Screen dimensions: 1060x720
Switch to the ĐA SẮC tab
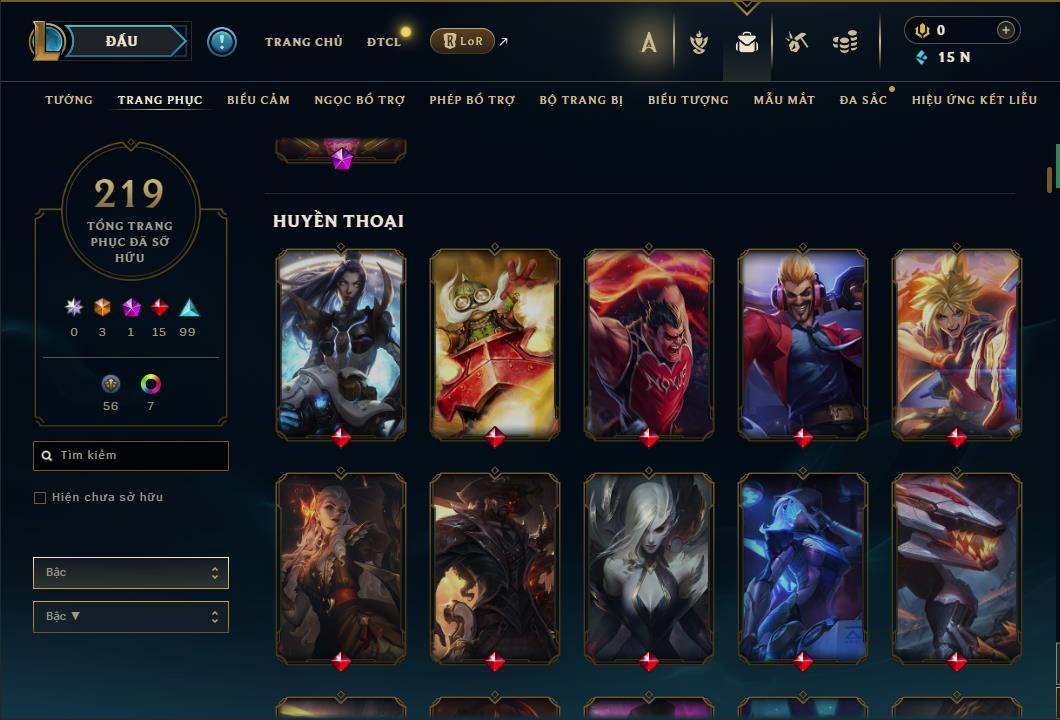863,100
